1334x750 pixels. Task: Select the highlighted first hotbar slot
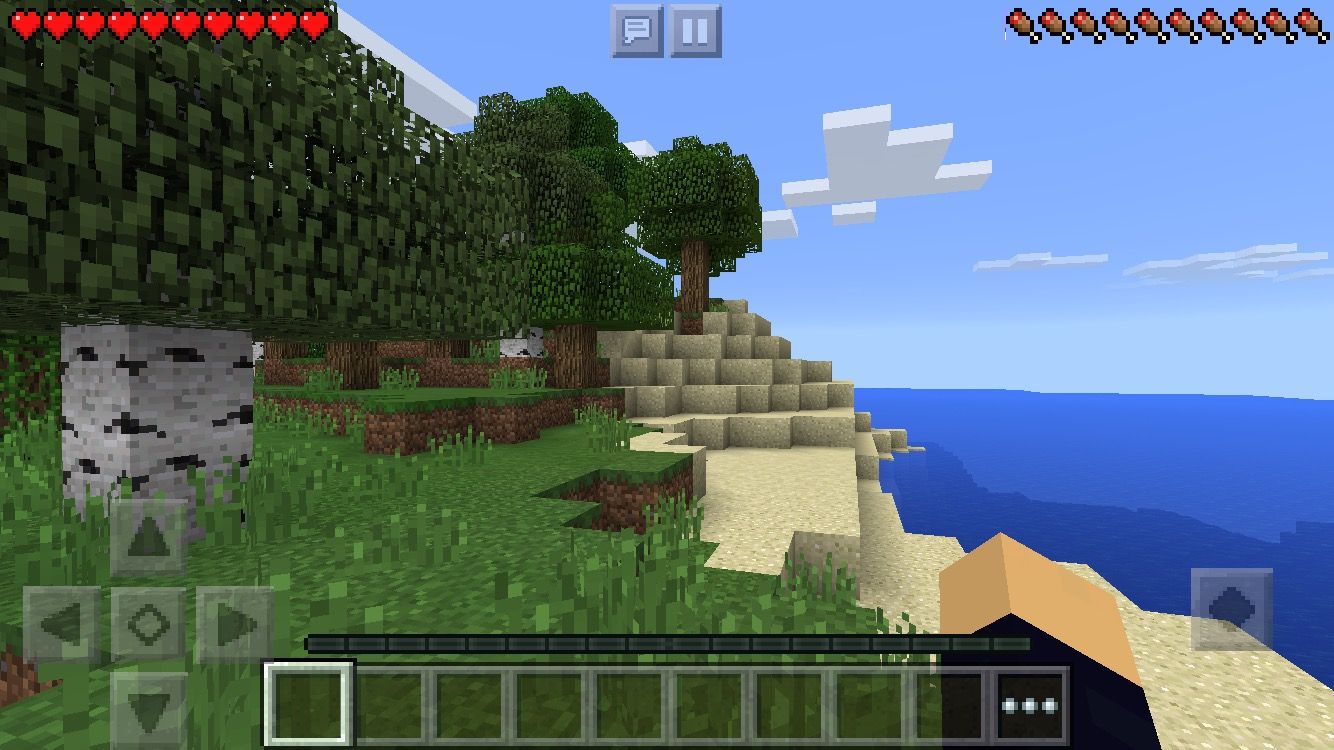pos(309,705)
